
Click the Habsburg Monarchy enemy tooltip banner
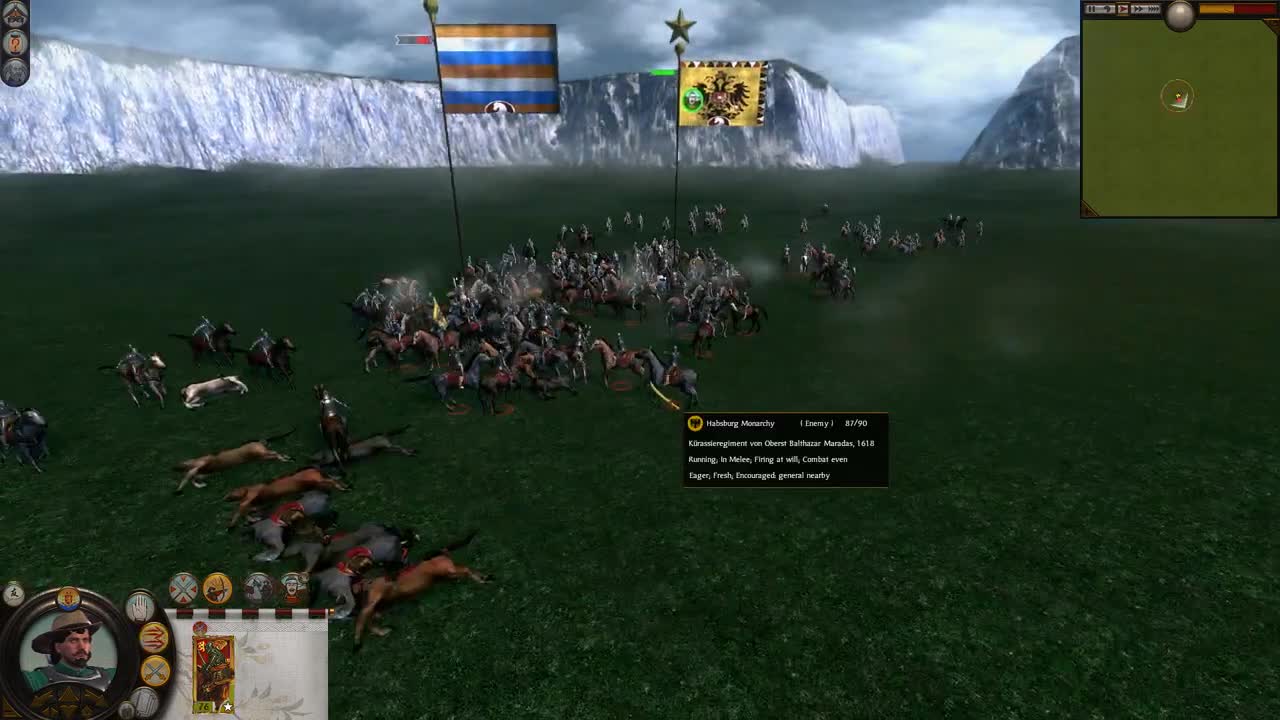click(x=785, y=423)
